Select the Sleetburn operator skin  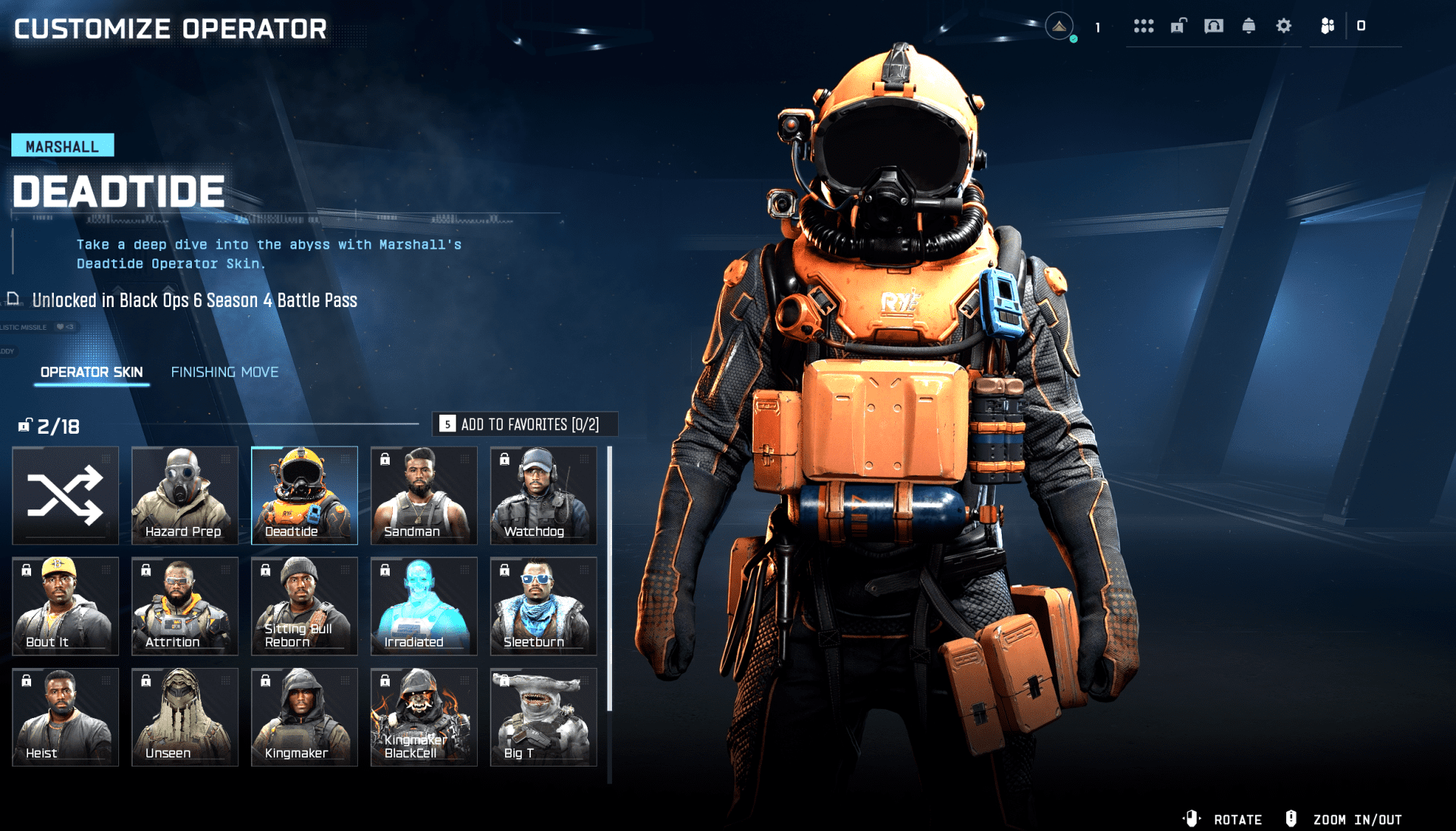pyautogui.click(x=543, y=606)
